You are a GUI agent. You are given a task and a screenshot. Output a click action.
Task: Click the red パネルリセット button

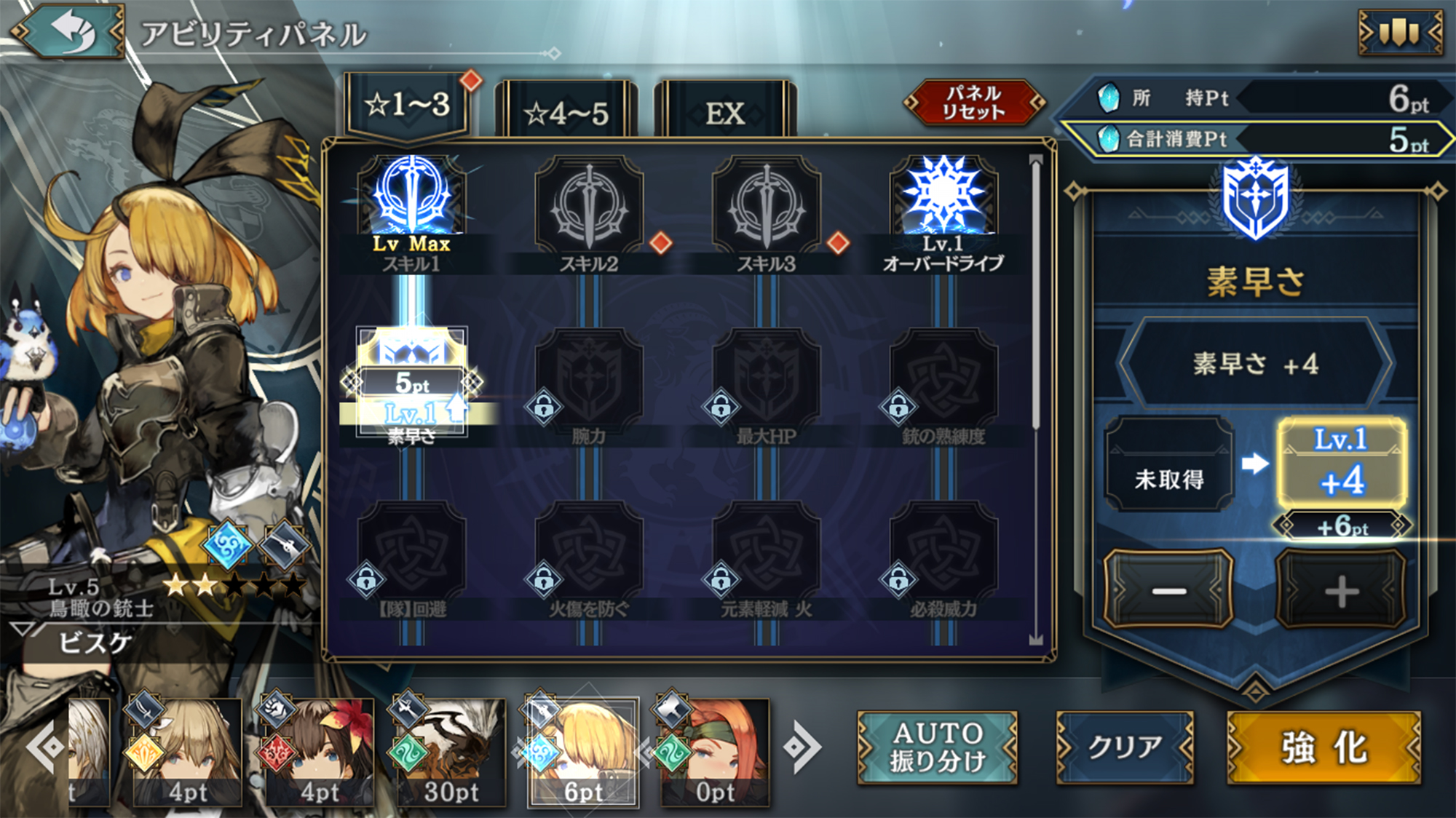tap(973, 103)
